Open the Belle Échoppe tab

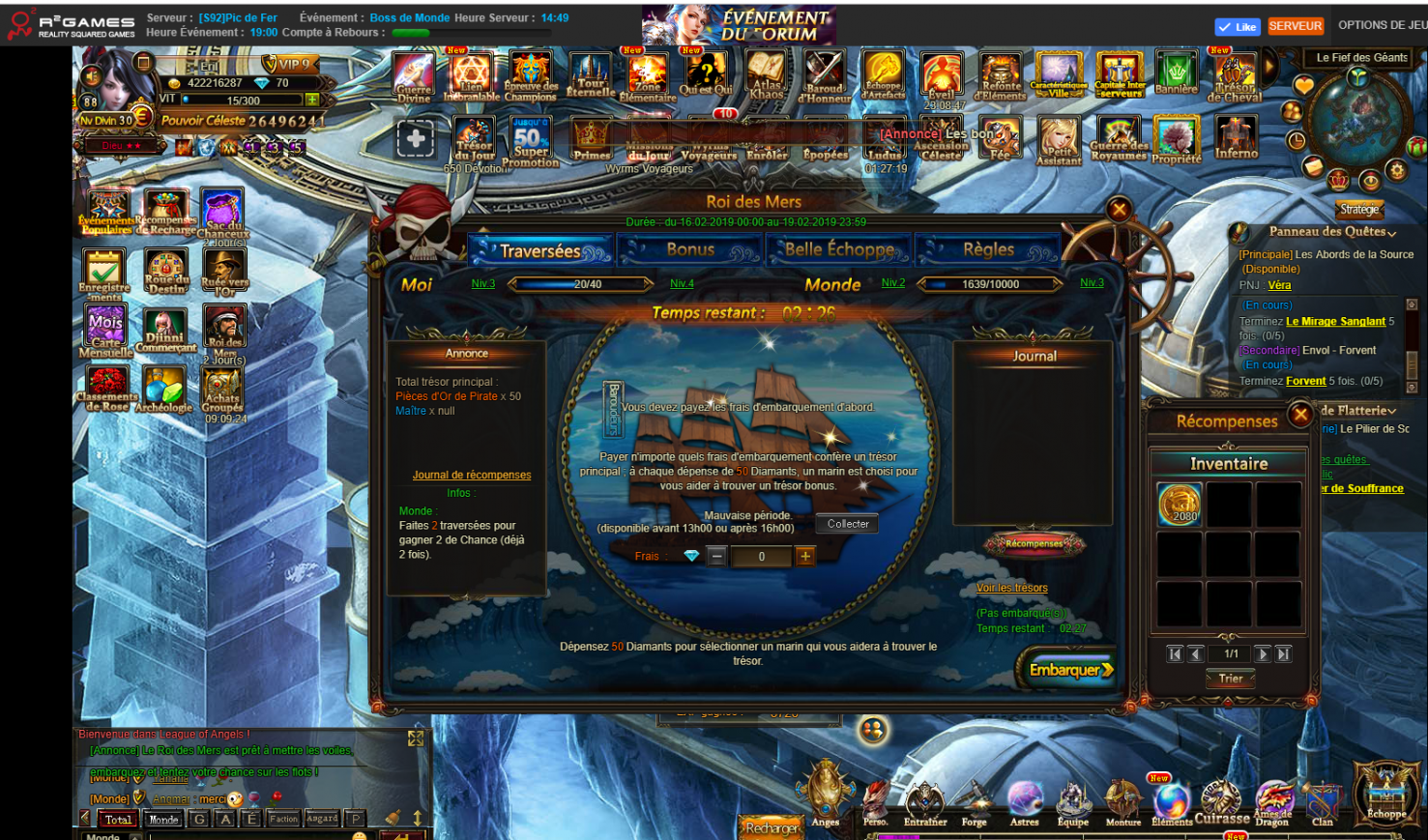tap(838, 250)
